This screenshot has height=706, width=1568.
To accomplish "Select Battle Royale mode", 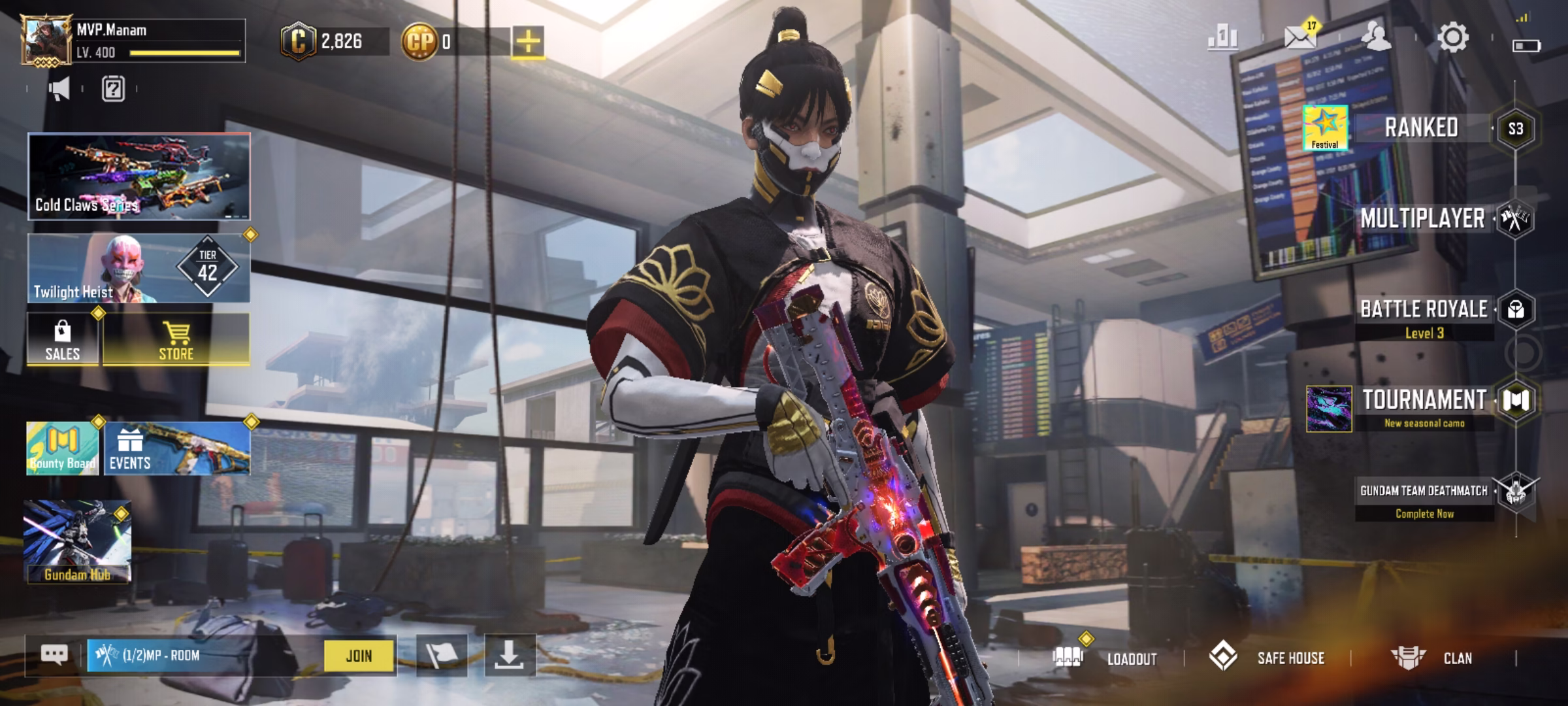I will click(1424, 310).
